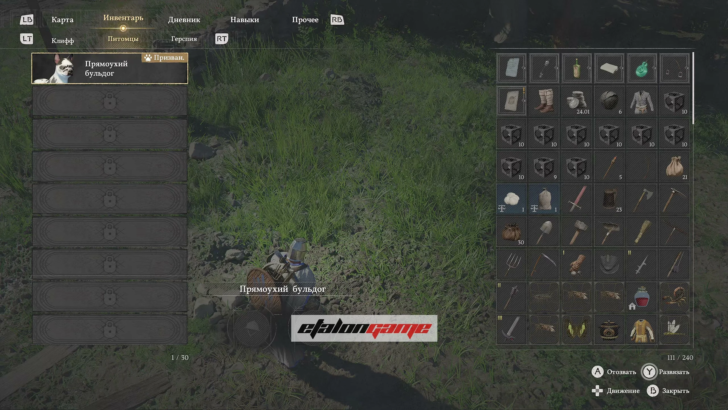Image resolution: width=728 pixels, height=410 pixels.
Task: Select the Питомцы sub-tab
Action: click(123, 39)
